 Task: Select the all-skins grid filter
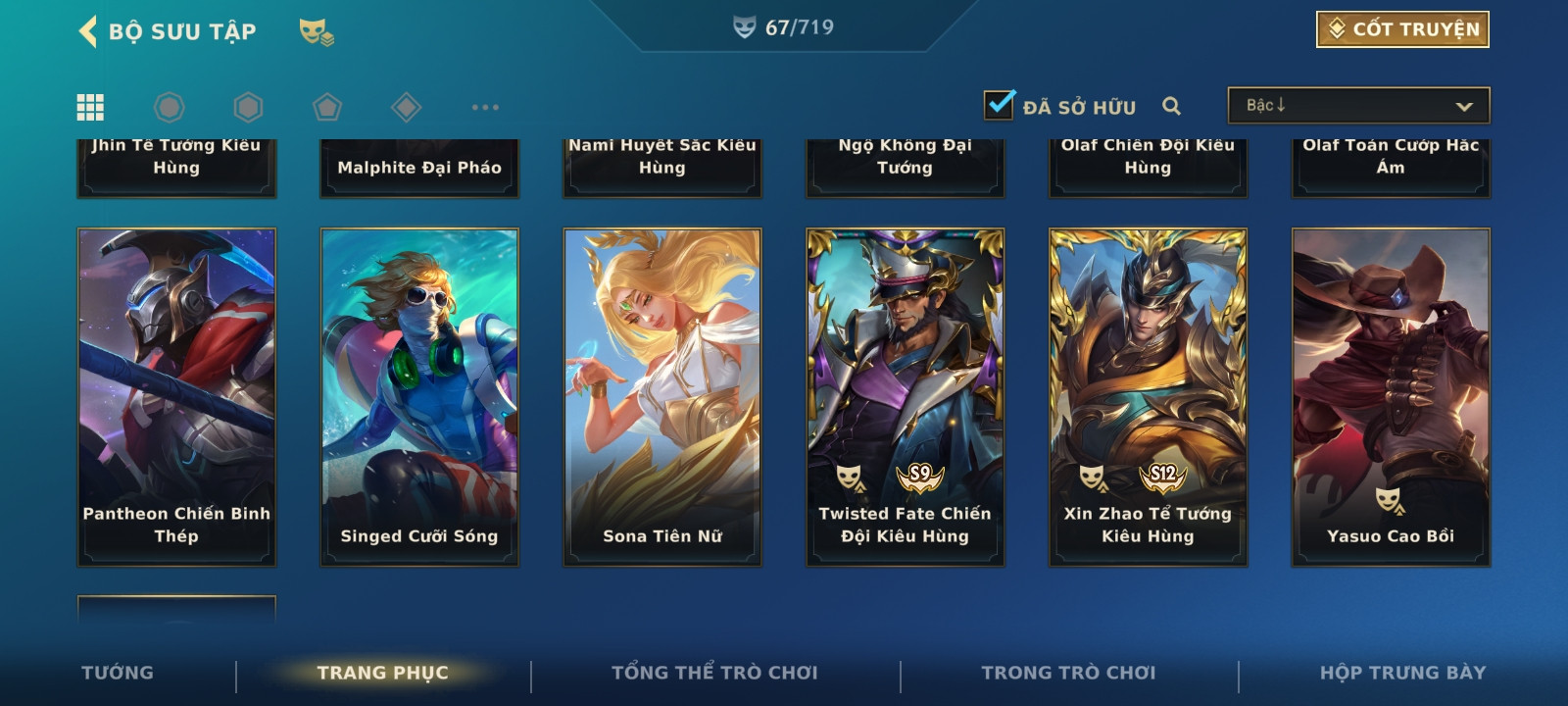(x=90, y=107)
